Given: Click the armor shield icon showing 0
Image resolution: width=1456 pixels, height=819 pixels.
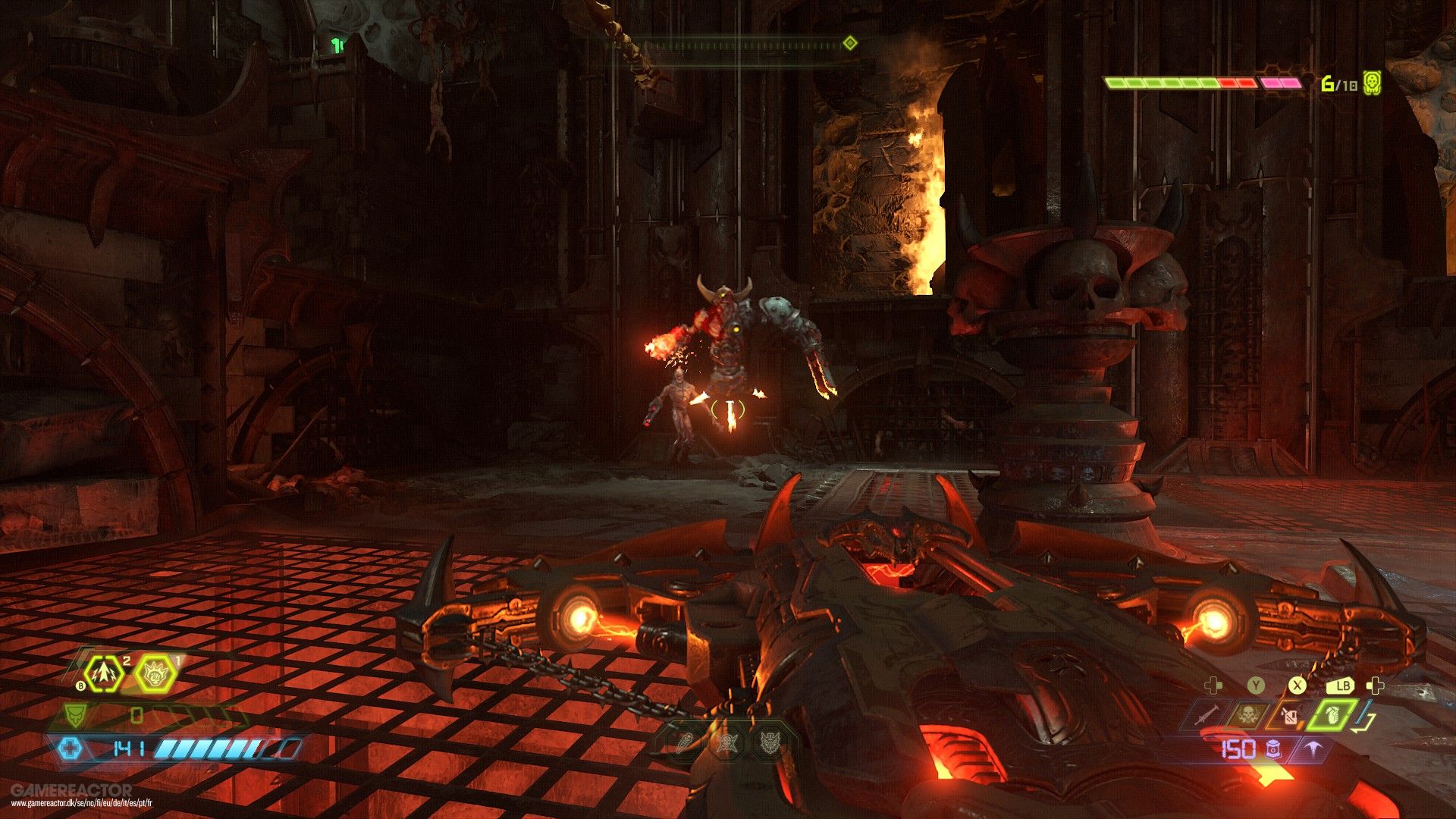Looking at the screenshot, I should (x=75, y=716).
